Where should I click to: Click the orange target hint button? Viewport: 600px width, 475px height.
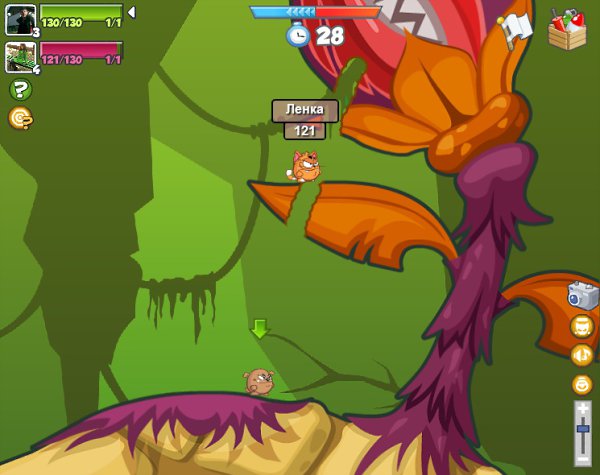[x=20, y=118]
